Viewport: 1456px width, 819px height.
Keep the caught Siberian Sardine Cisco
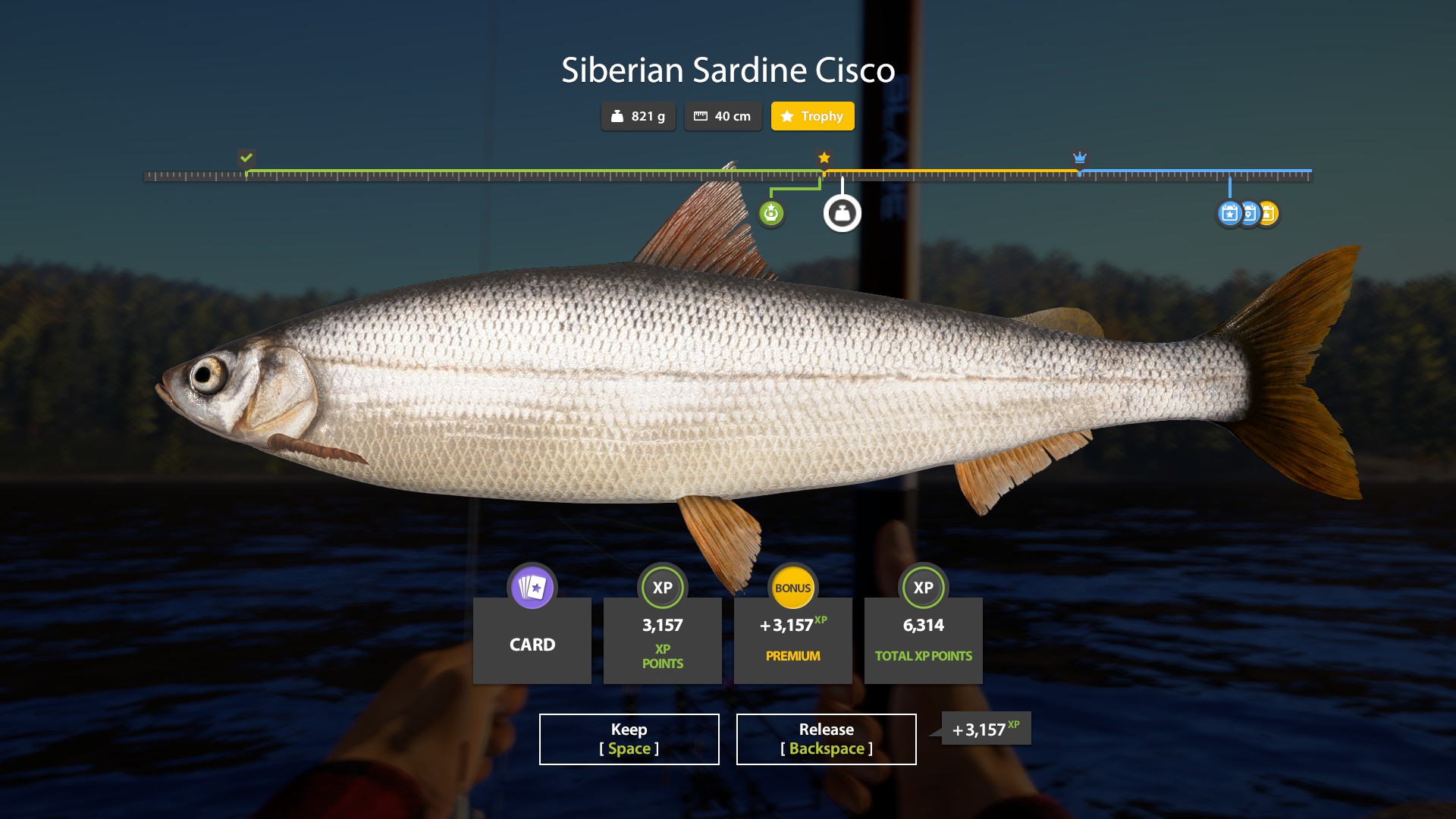pyautogui.click(x=629, y=739)
